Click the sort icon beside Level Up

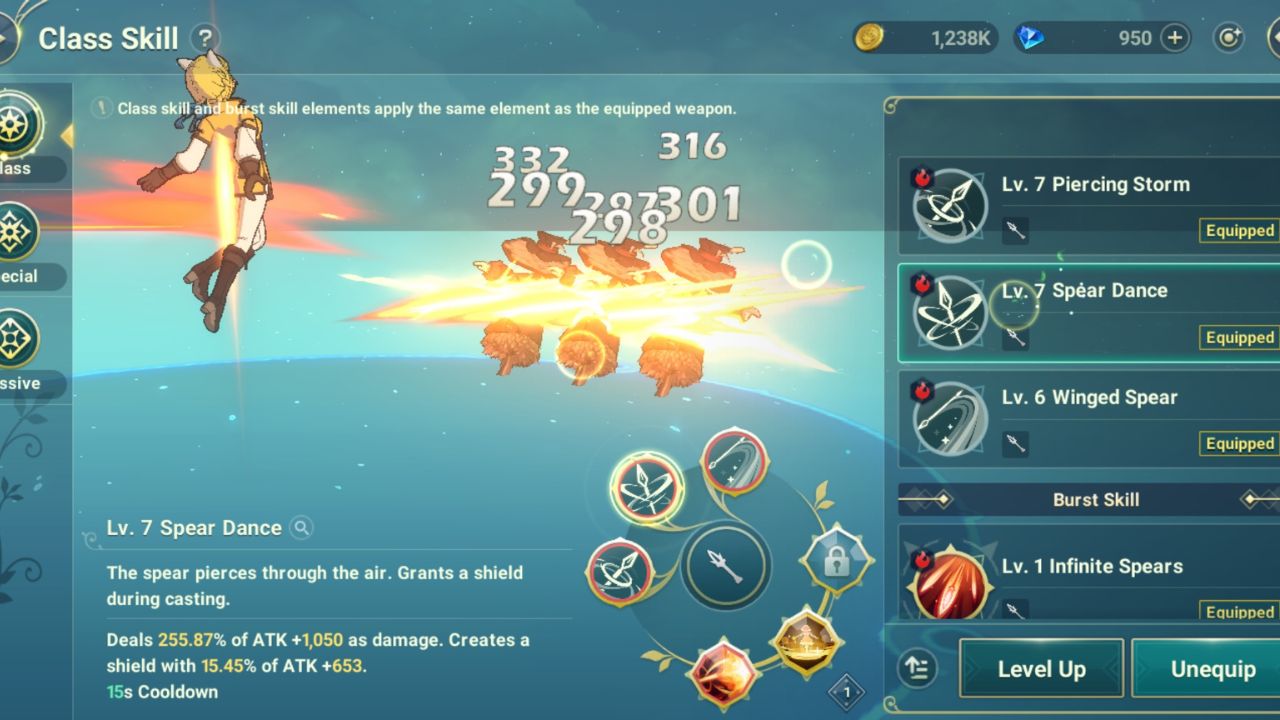point(917,668)
